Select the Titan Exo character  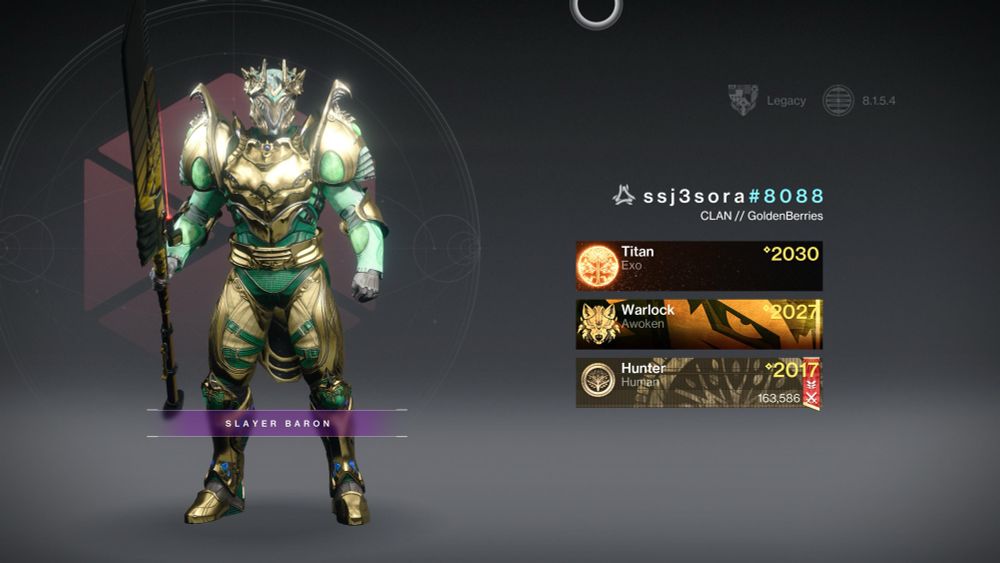coord(698,265)
